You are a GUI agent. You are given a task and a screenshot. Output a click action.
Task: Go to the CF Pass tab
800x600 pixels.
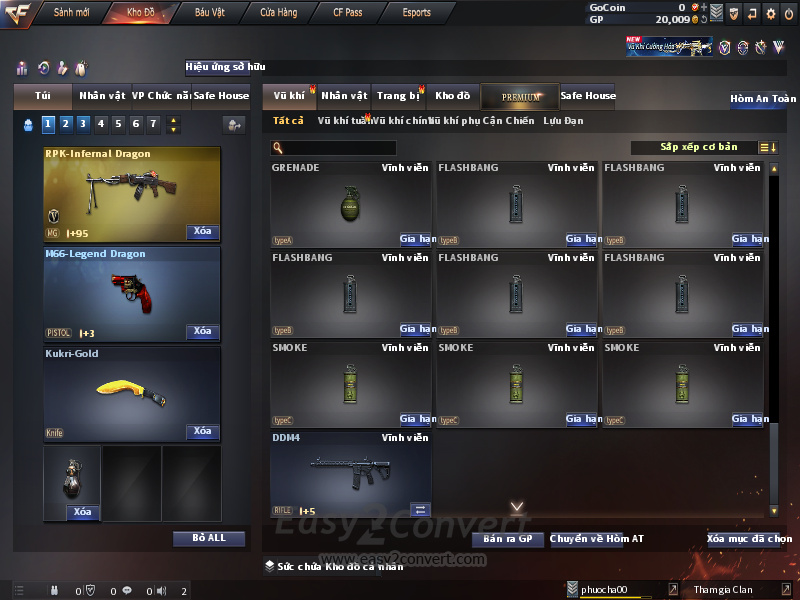point(350,13)
